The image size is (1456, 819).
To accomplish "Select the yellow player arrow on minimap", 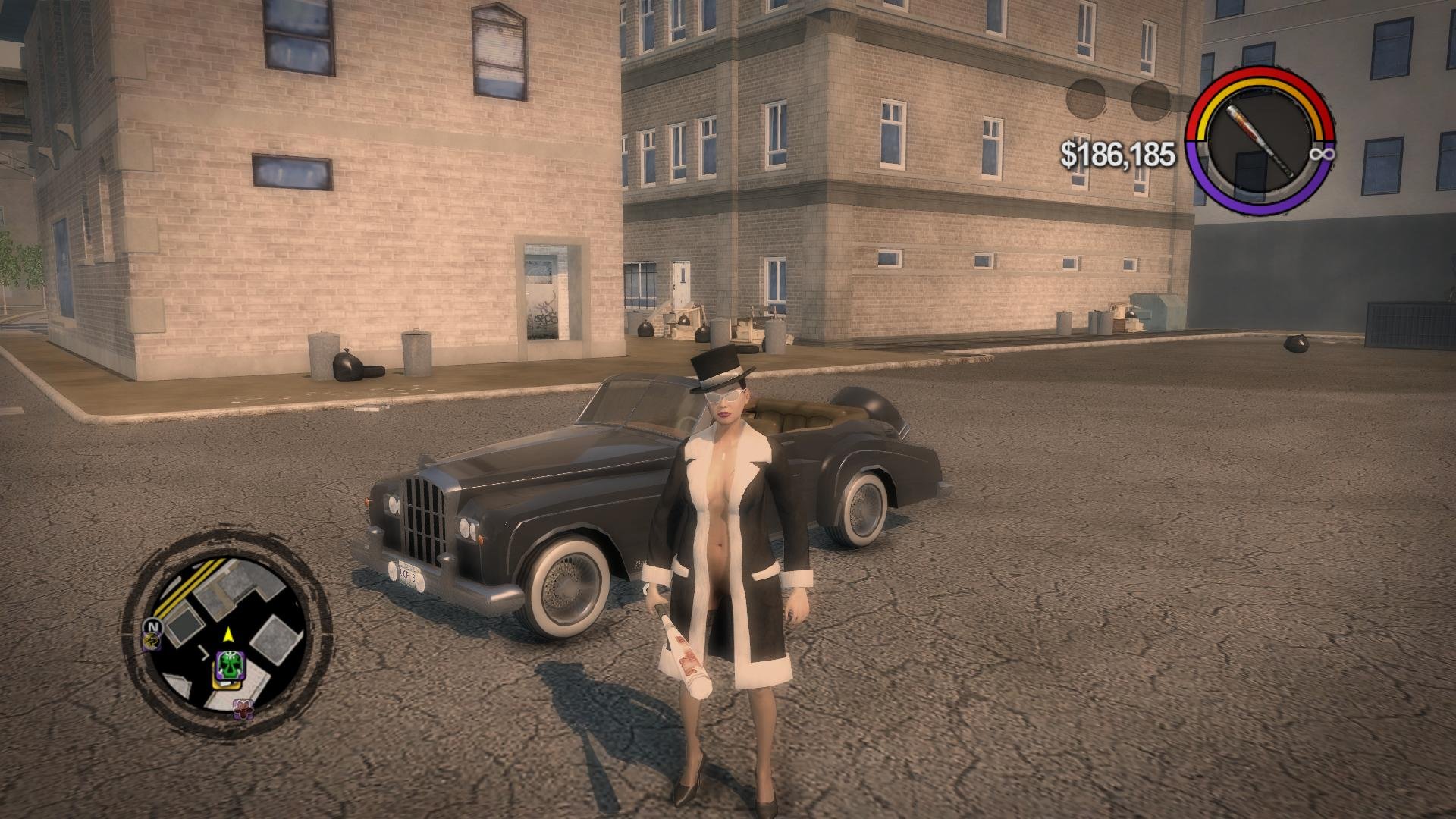I will click(x=227, y=633).
